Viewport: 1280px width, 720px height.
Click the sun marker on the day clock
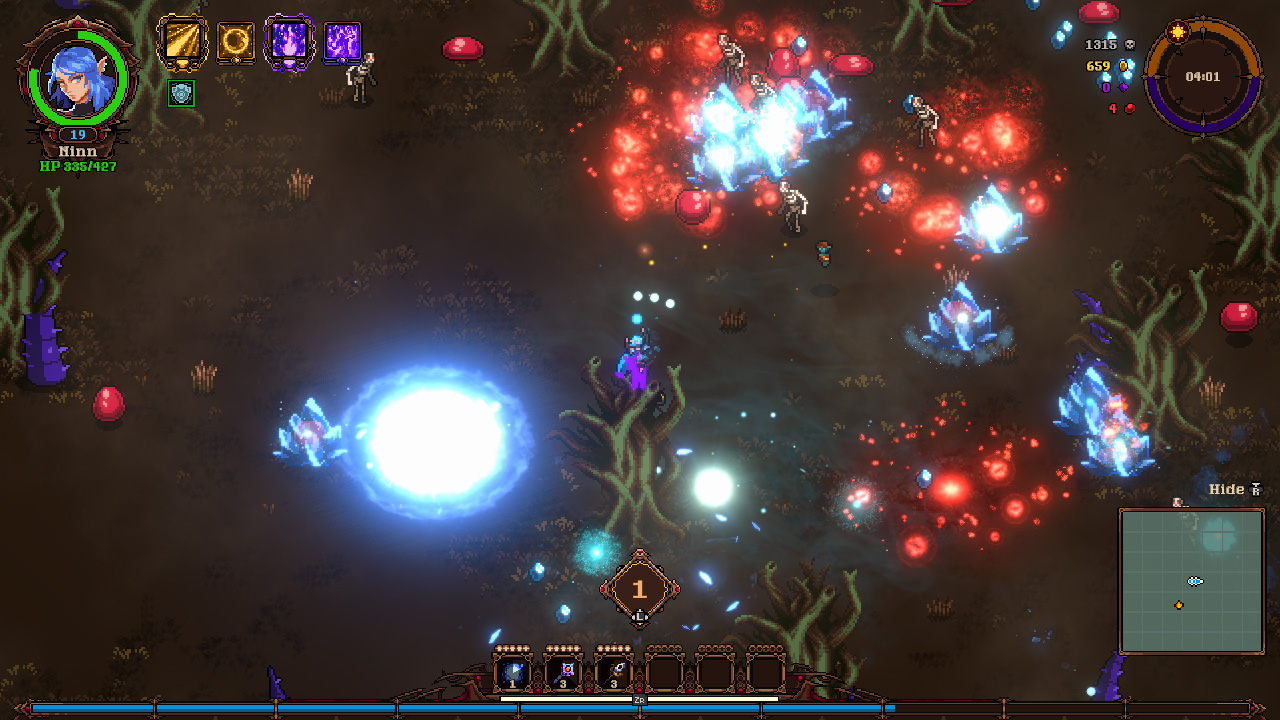pyautogui.click(x=1177, y=33)
